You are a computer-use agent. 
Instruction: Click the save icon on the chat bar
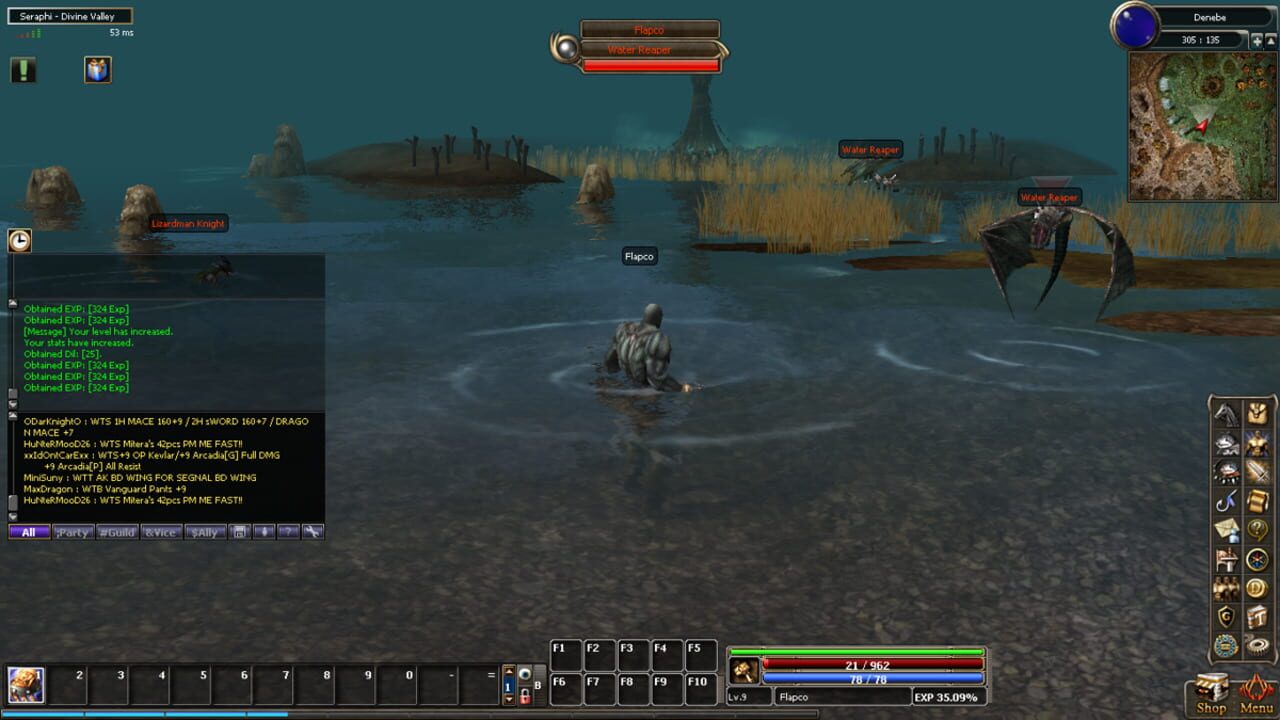(239, 532)
